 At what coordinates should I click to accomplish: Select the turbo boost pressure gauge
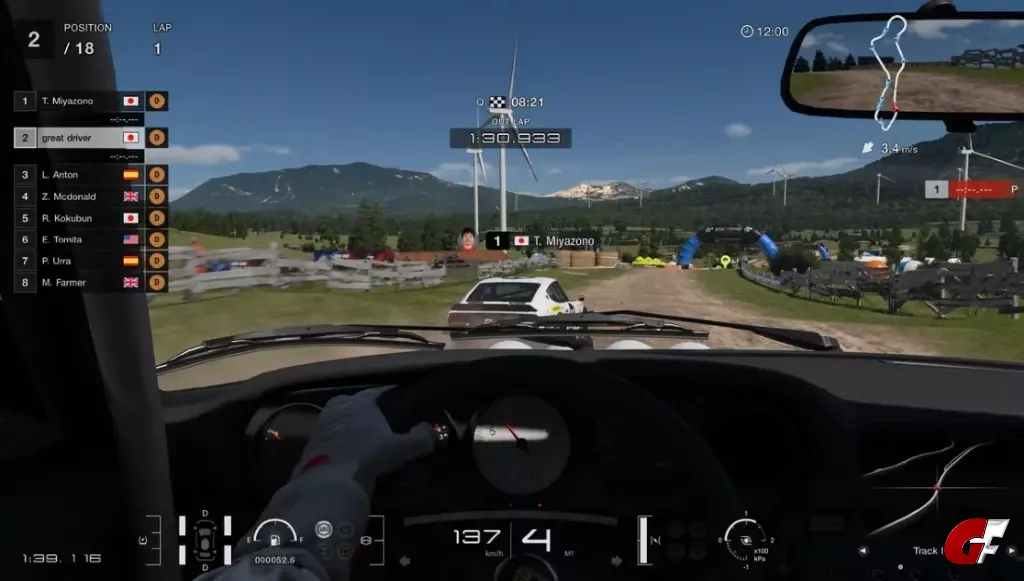pos(746,538)
